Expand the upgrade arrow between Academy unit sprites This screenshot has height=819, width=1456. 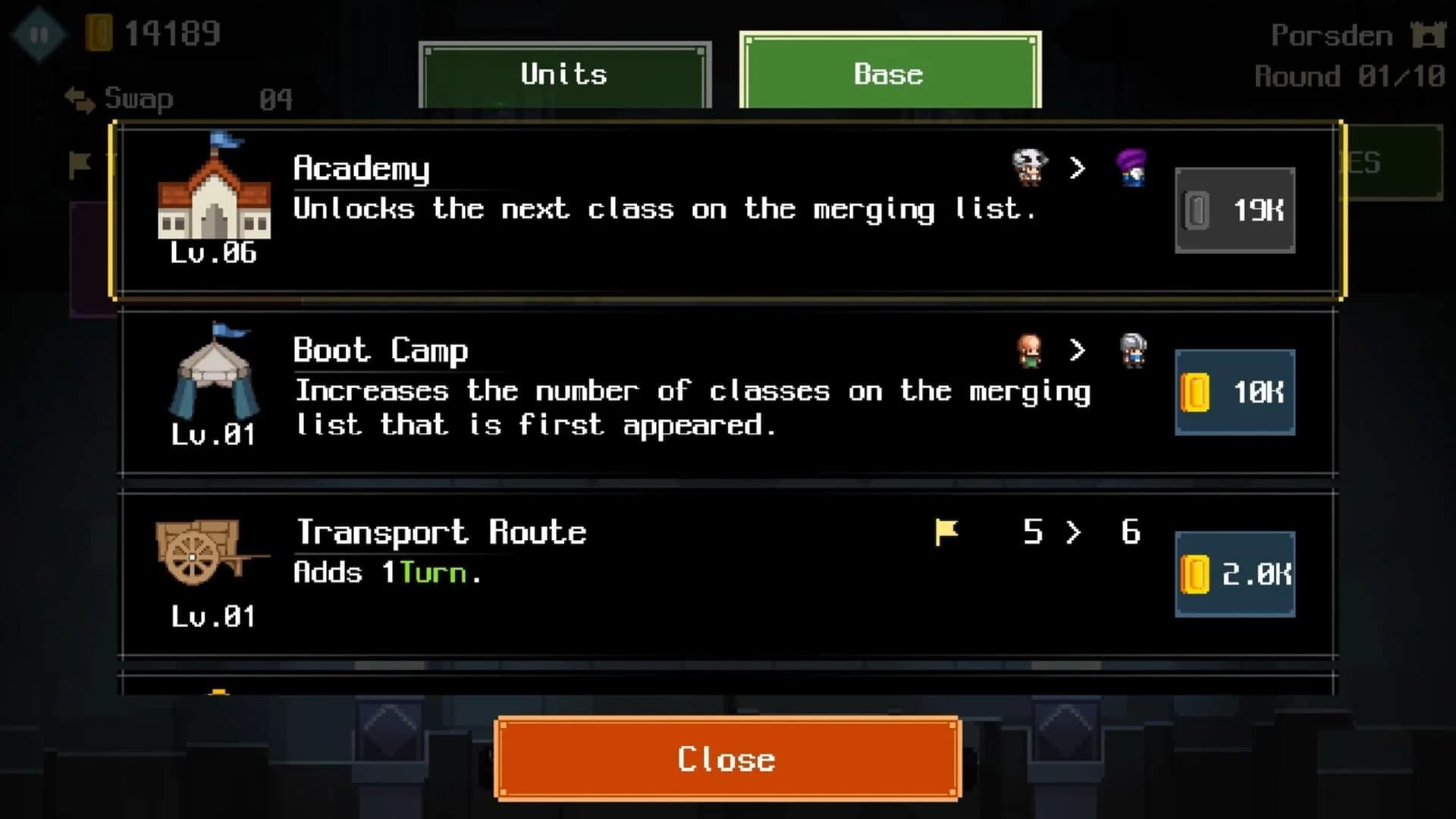tap(1078, 168)
